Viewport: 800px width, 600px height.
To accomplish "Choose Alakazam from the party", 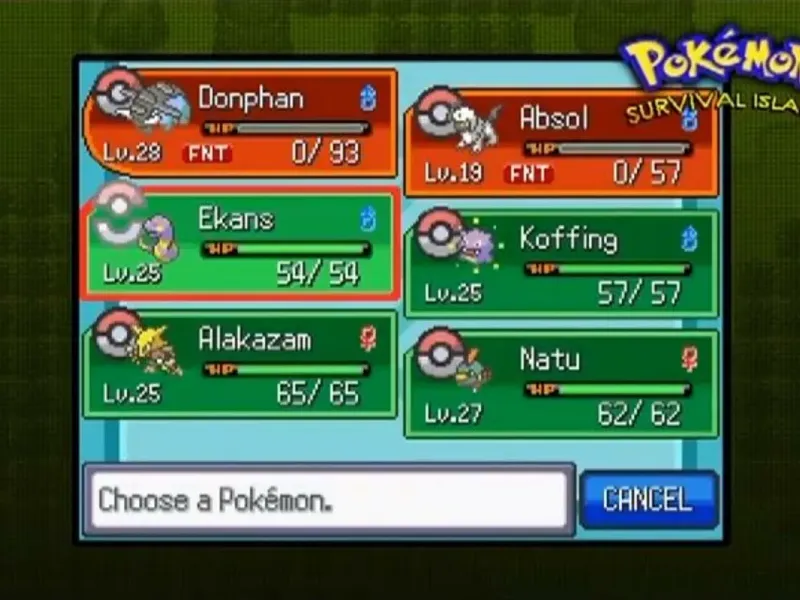I will pyautogui.click(x=240, y=365).
